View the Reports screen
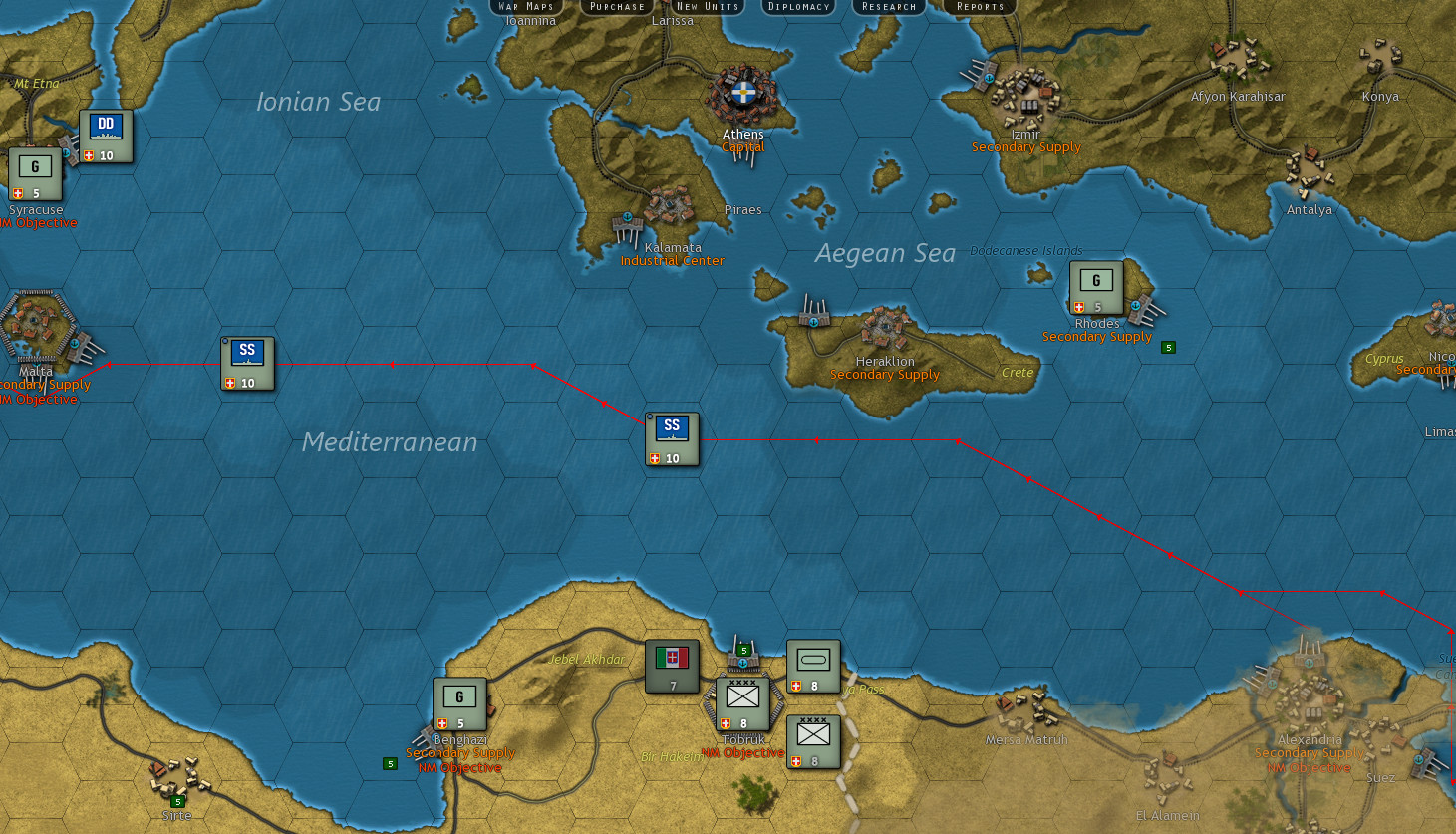The height and width of the screenshot is (834, 1456). coord(978,7)
